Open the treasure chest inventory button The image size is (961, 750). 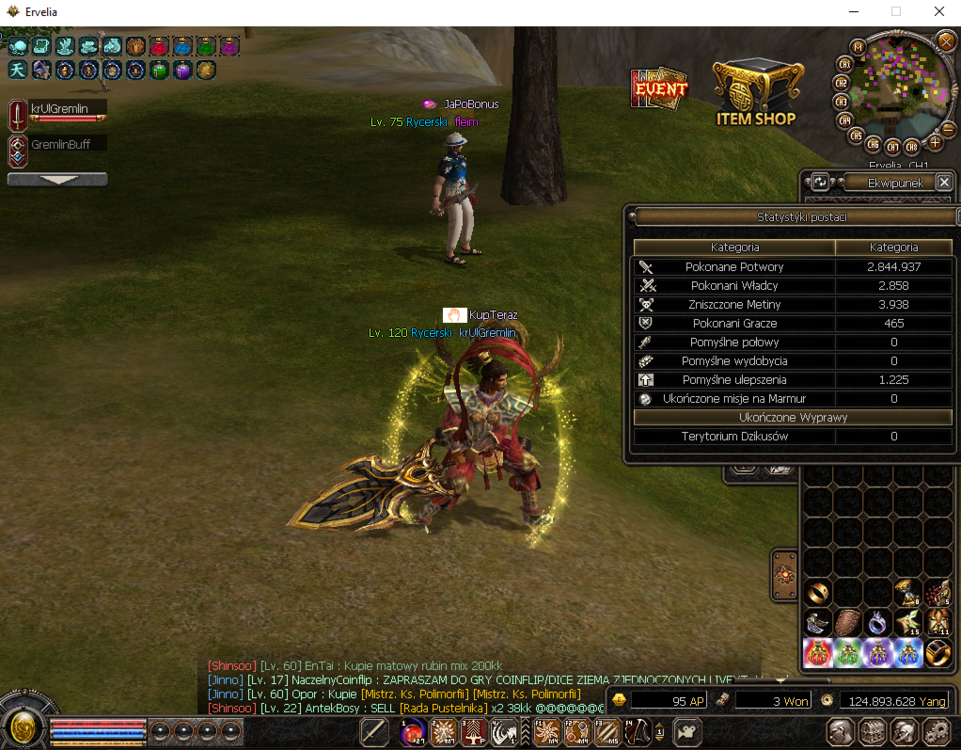[x=872, y=731]
